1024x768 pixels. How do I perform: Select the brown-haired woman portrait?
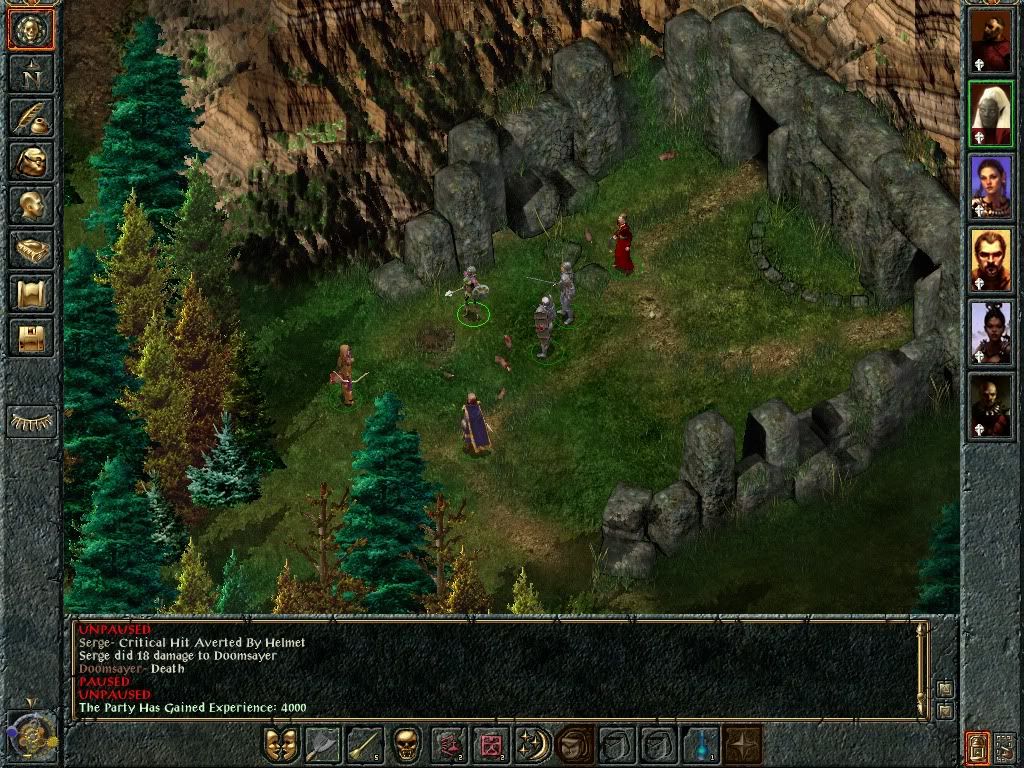tap(991, 187)
